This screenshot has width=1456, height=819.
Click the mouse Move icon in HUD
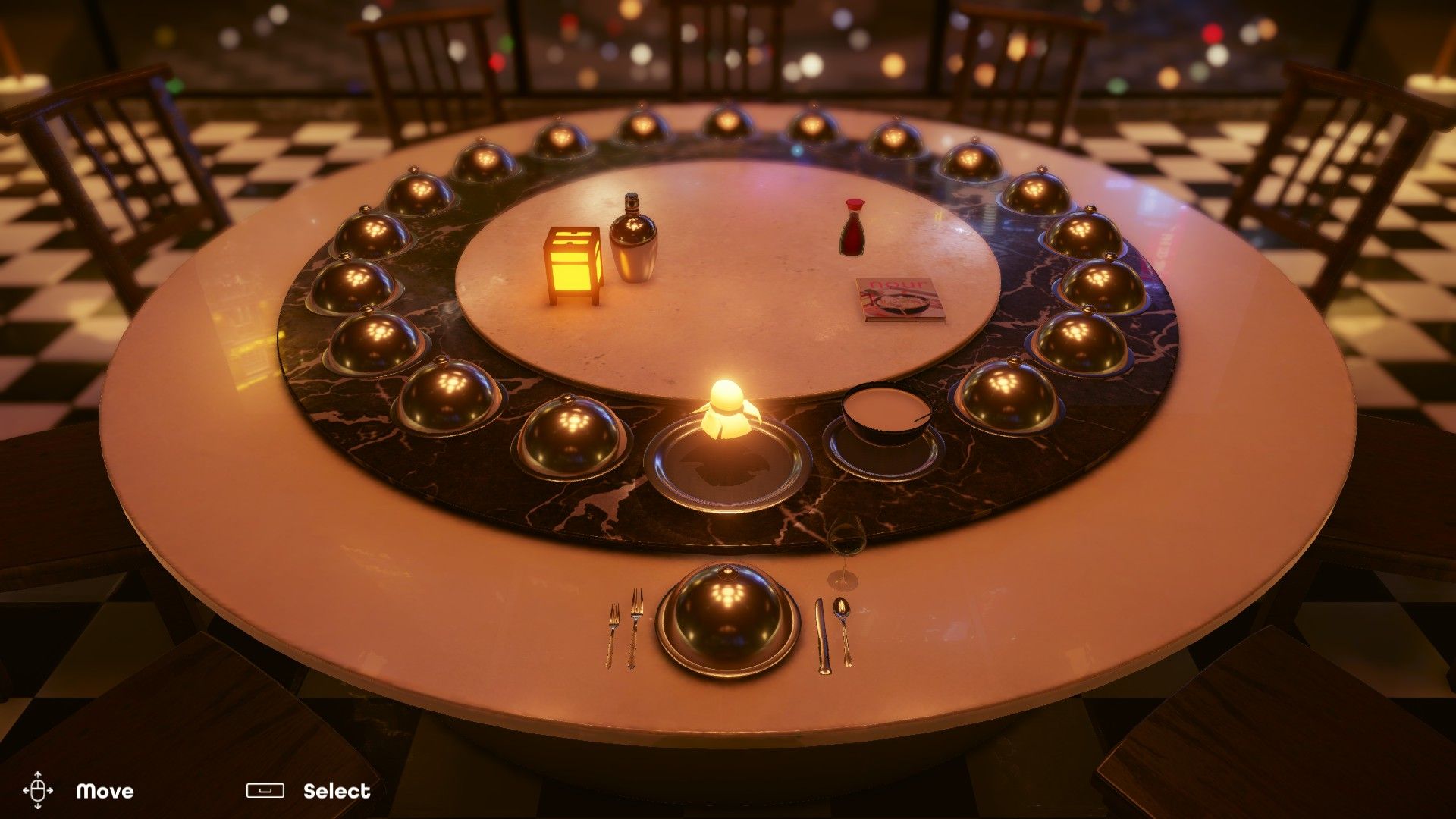(39, 791)
